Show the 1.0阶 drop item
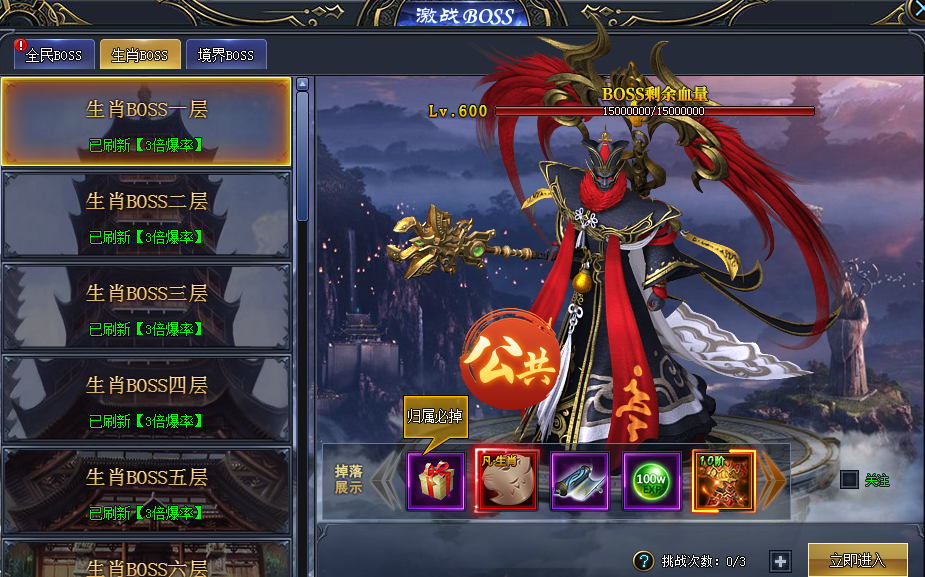The image size is (925, 577). 721,481
